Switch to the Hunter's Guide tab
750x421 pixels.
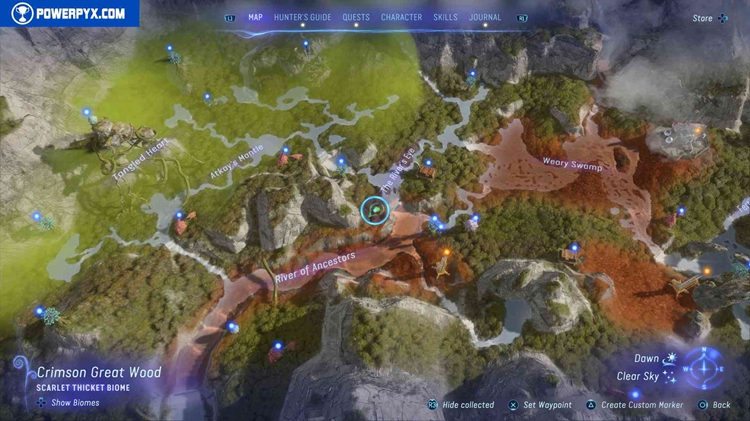[302, 17]
